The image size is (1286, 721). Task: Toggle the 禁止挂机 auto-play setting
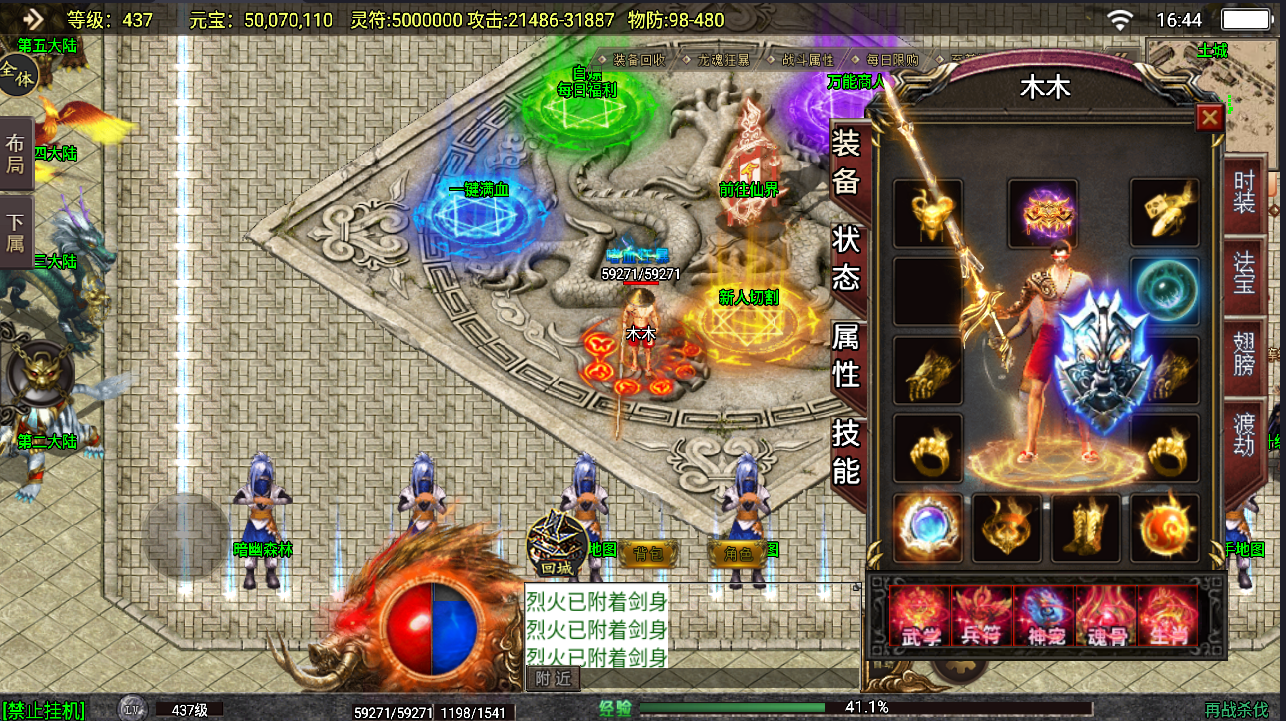click(x=44, y=710)
